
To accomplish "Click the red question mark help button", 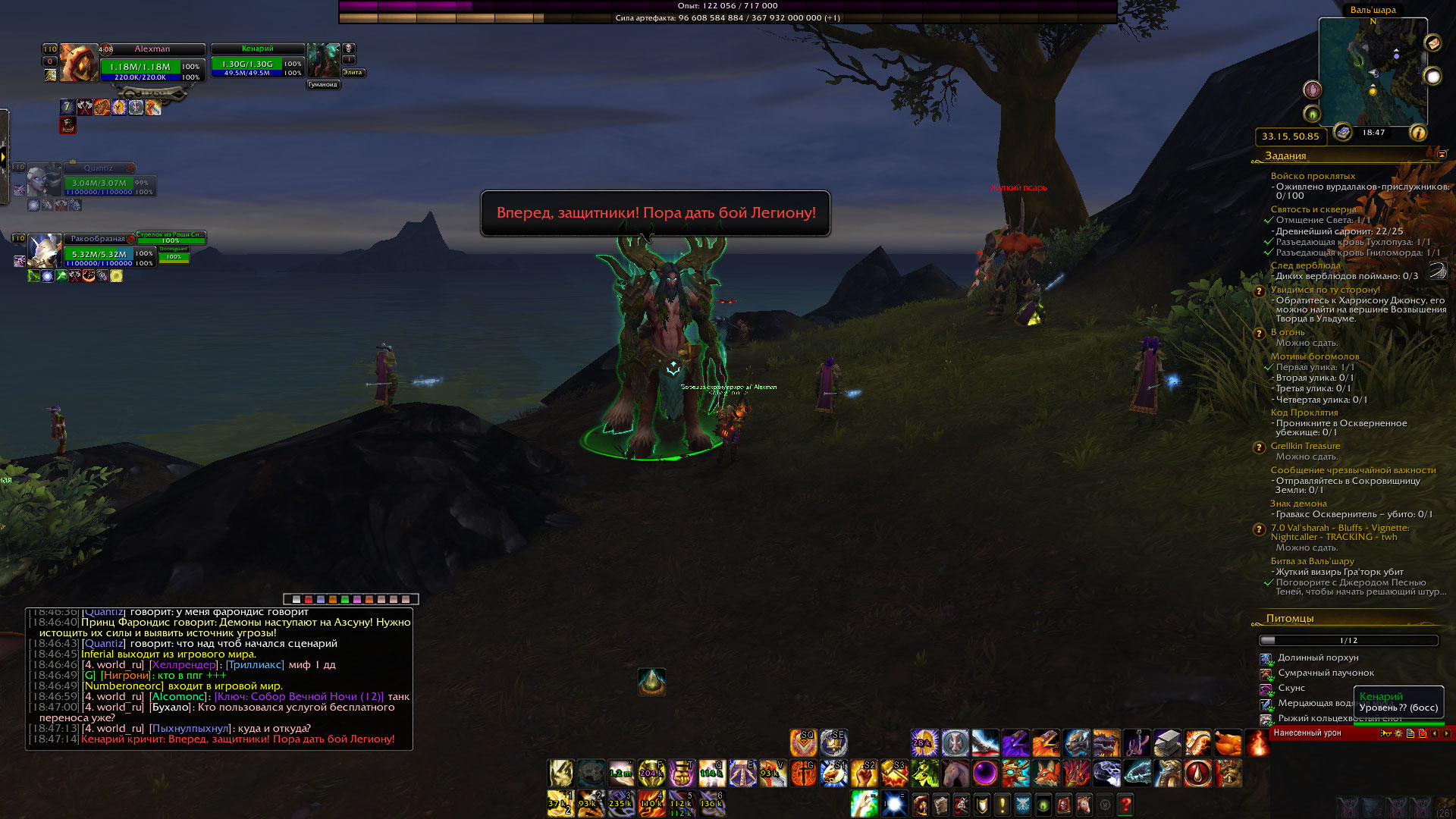I will point(1125,805).
